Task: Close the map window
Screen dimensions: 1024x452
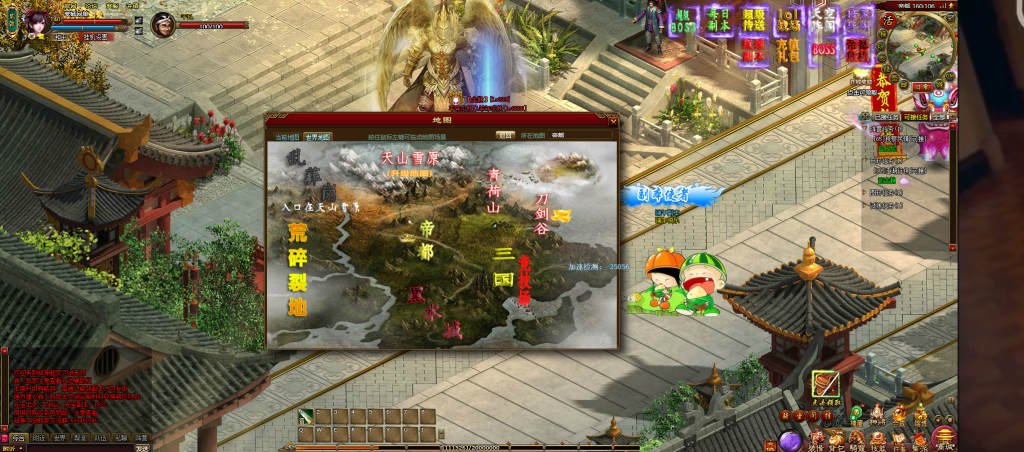Action: pyautogui.click(x=613, y=120)
